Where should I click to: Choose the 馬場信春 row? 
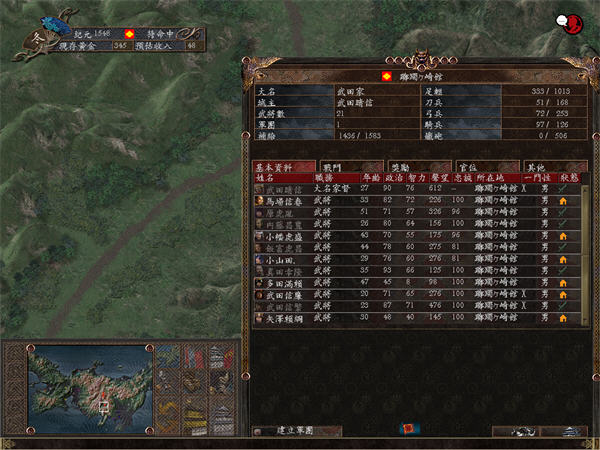point(283,200)
